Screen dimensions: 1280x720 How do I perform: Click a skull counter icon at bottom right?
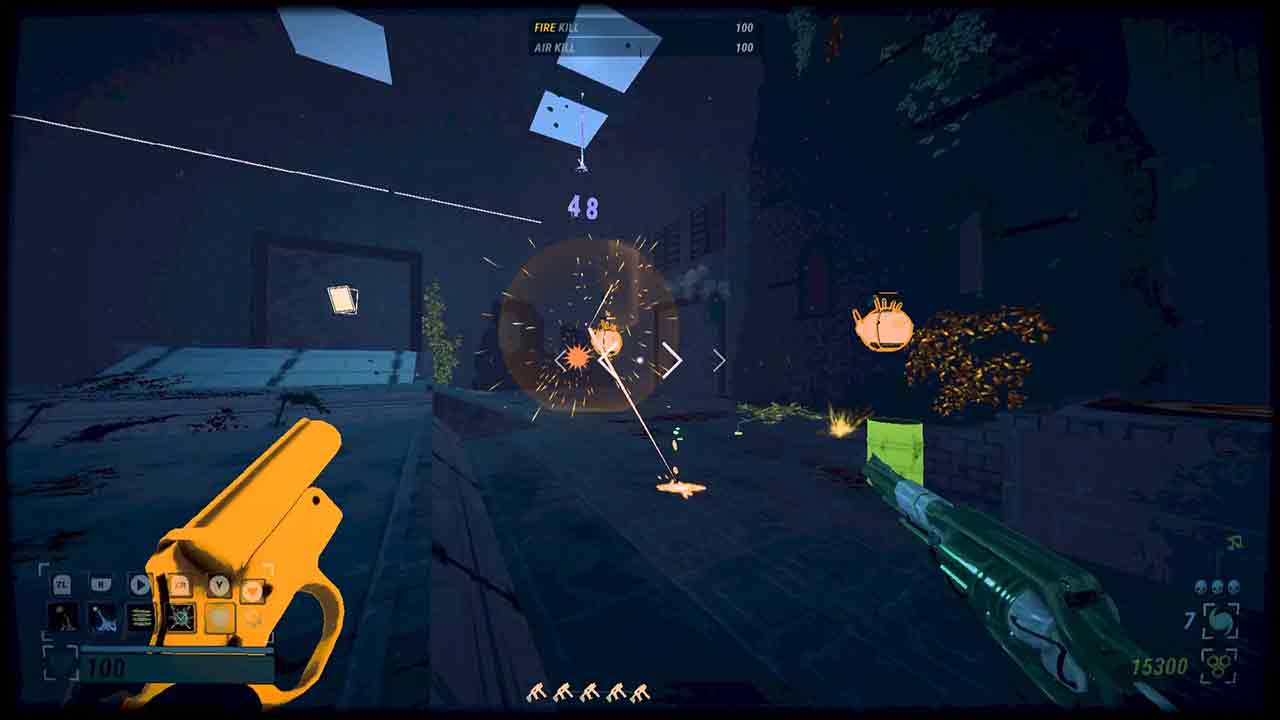pos(1217,588)
